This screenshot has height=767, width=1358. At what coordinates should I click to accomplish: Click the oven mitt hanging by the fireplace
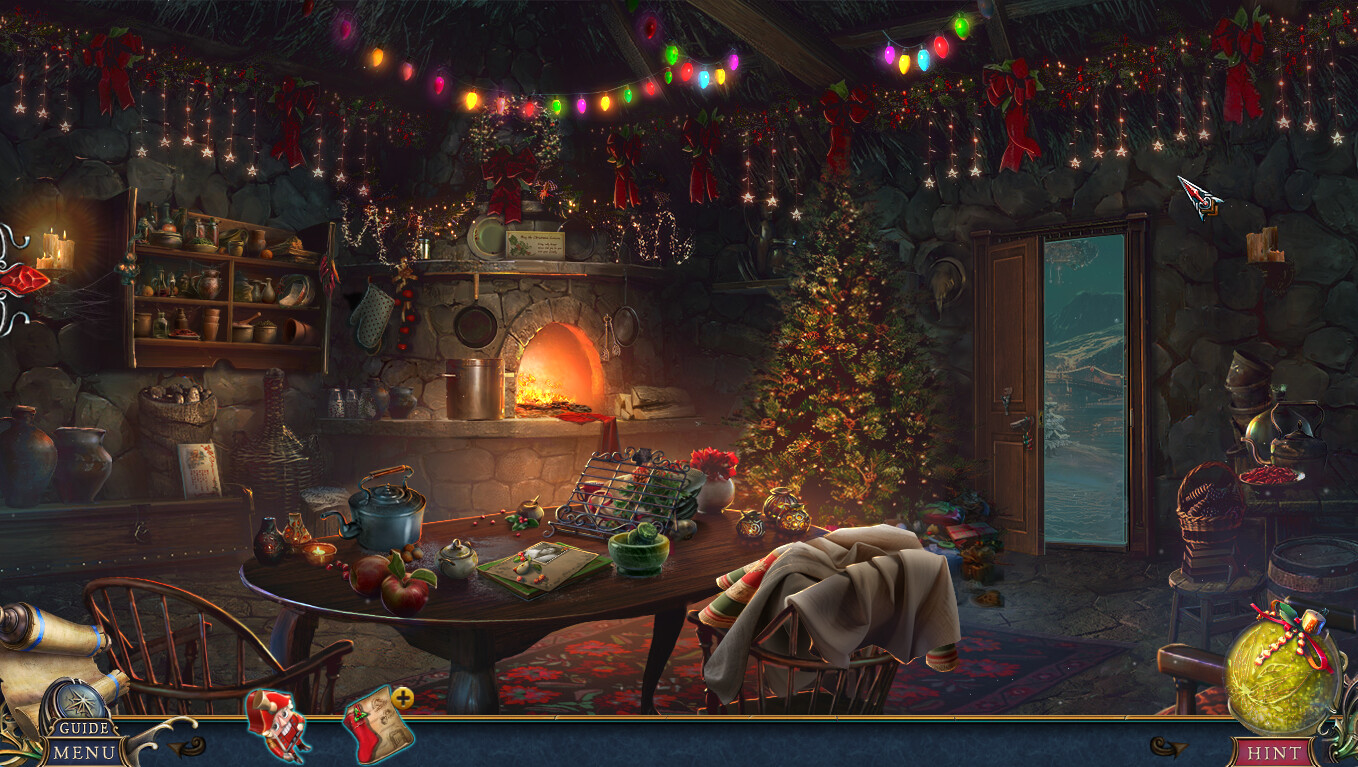[372, 316]
